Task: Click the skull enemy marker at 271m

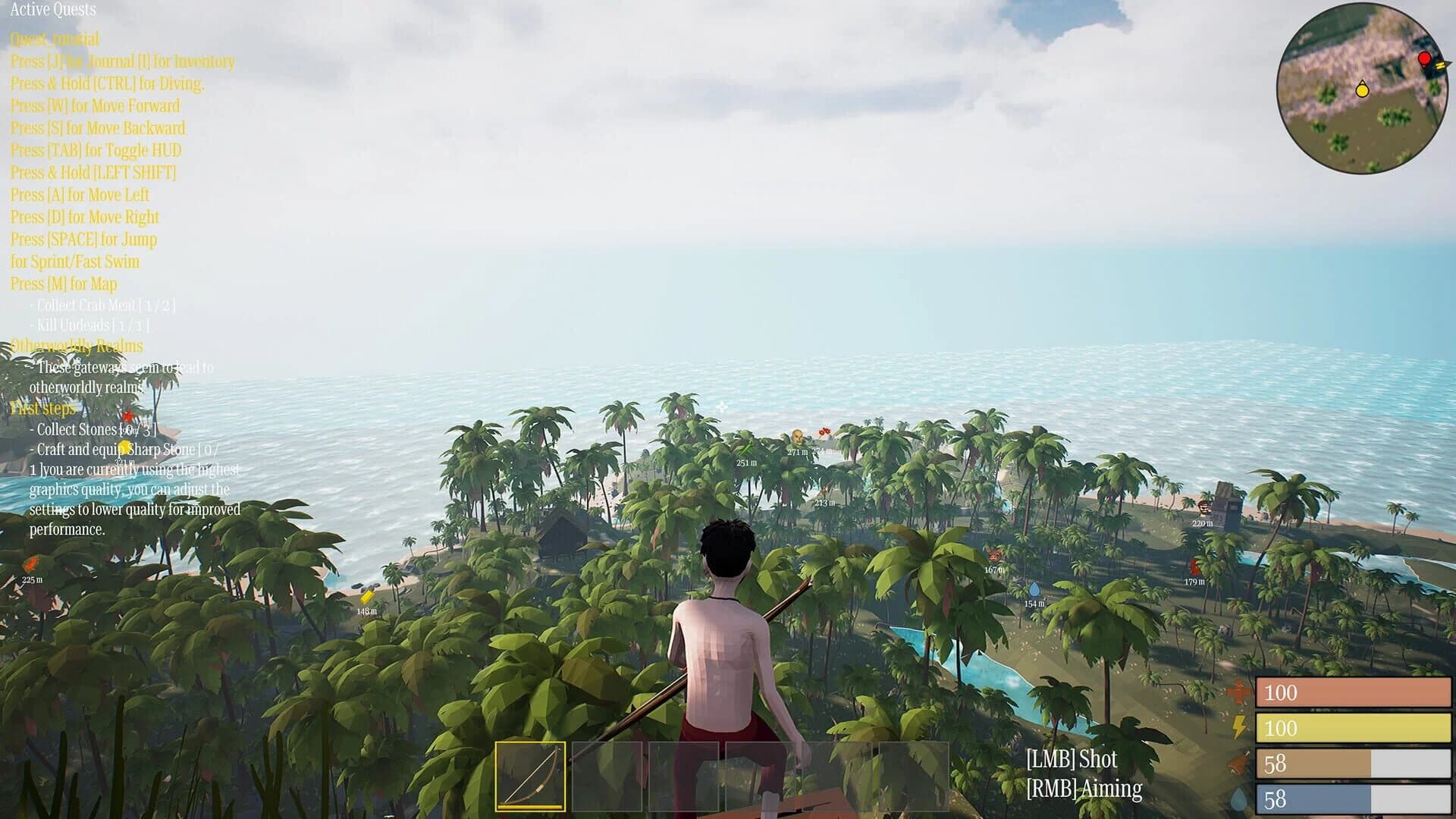Action: pyautogui.click(x=796, y=437)
